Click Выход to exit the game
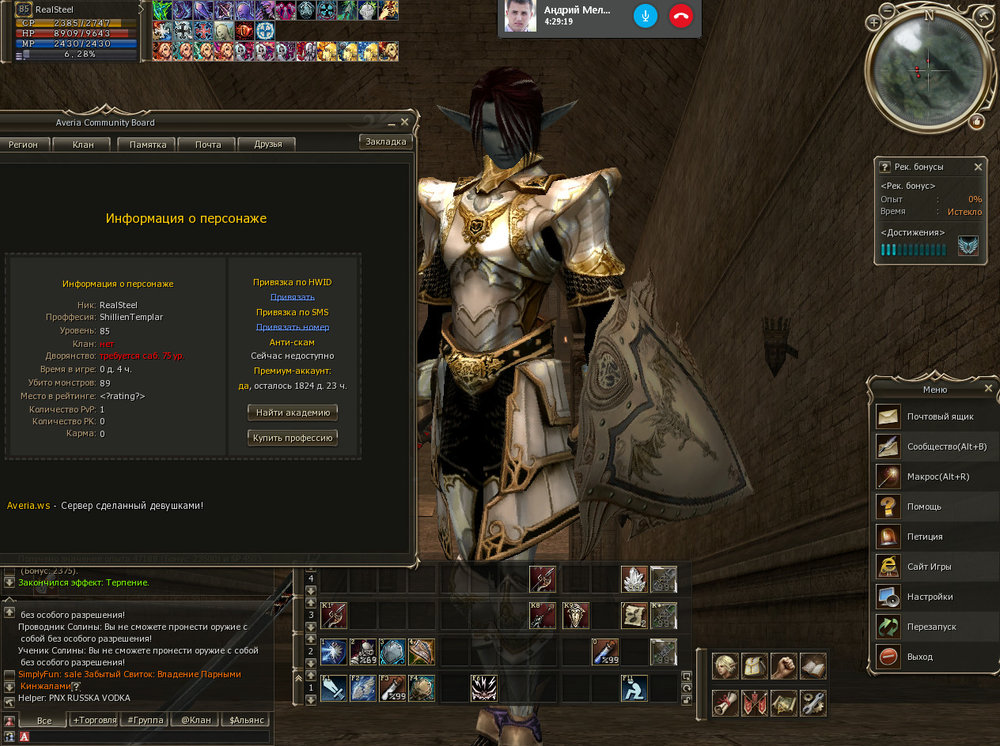 [919, 657]
